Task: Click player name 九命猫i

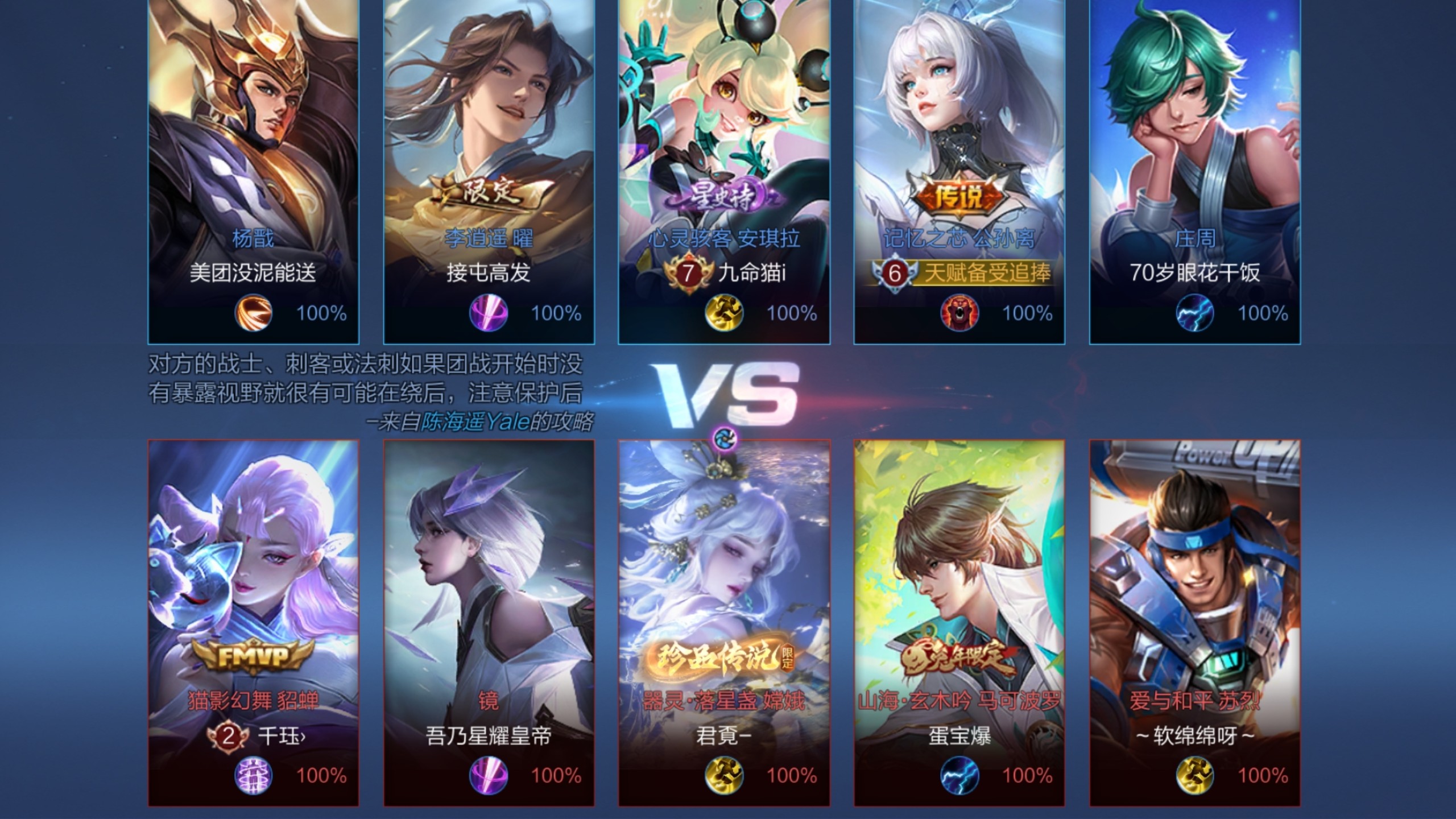Action: coord(751,273)
